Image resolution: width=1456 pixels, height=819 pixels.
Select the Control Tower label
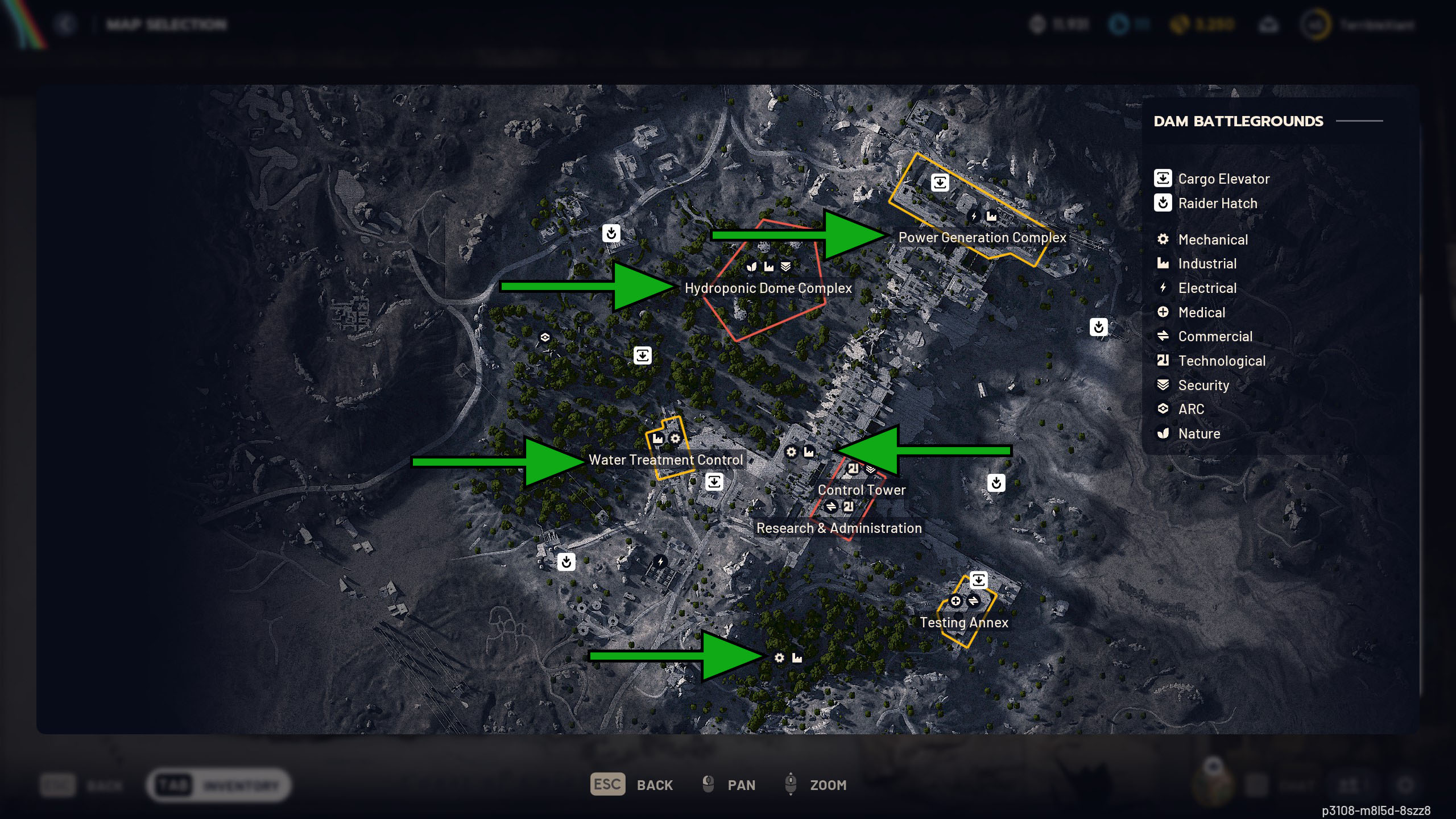[861, 490]
